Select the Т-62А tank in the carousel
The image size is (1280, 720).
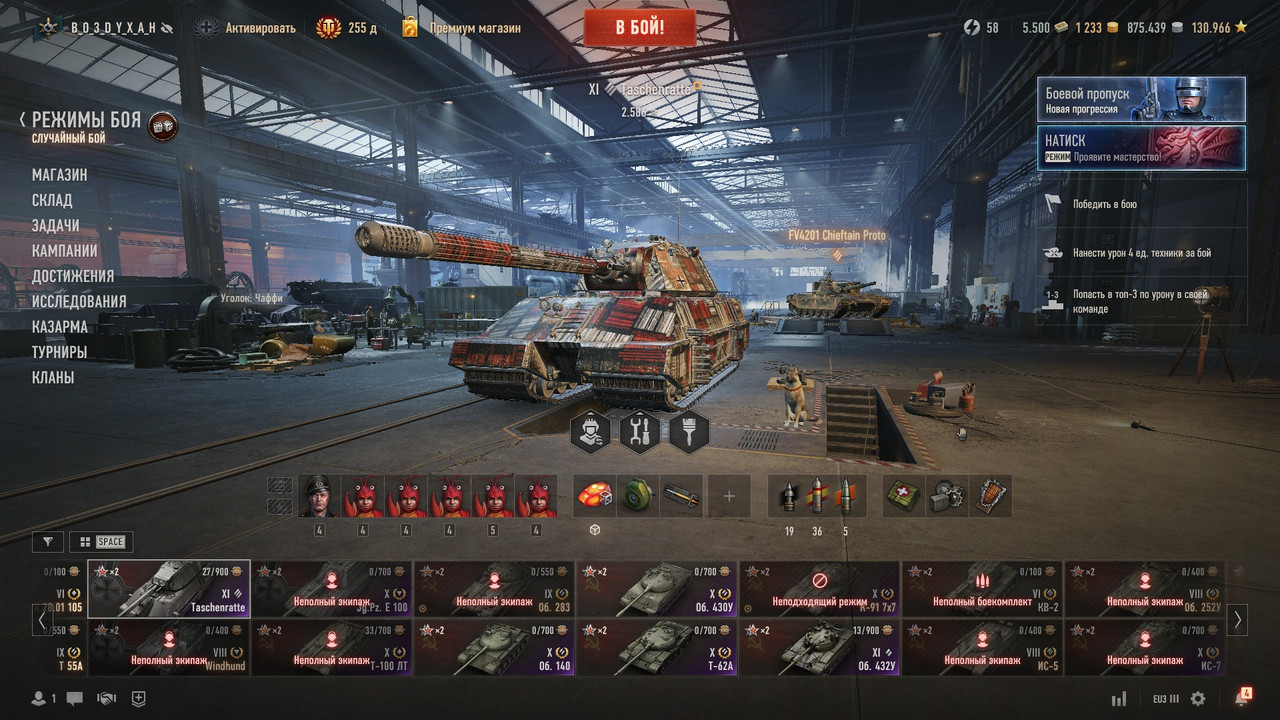pos(657,648)
